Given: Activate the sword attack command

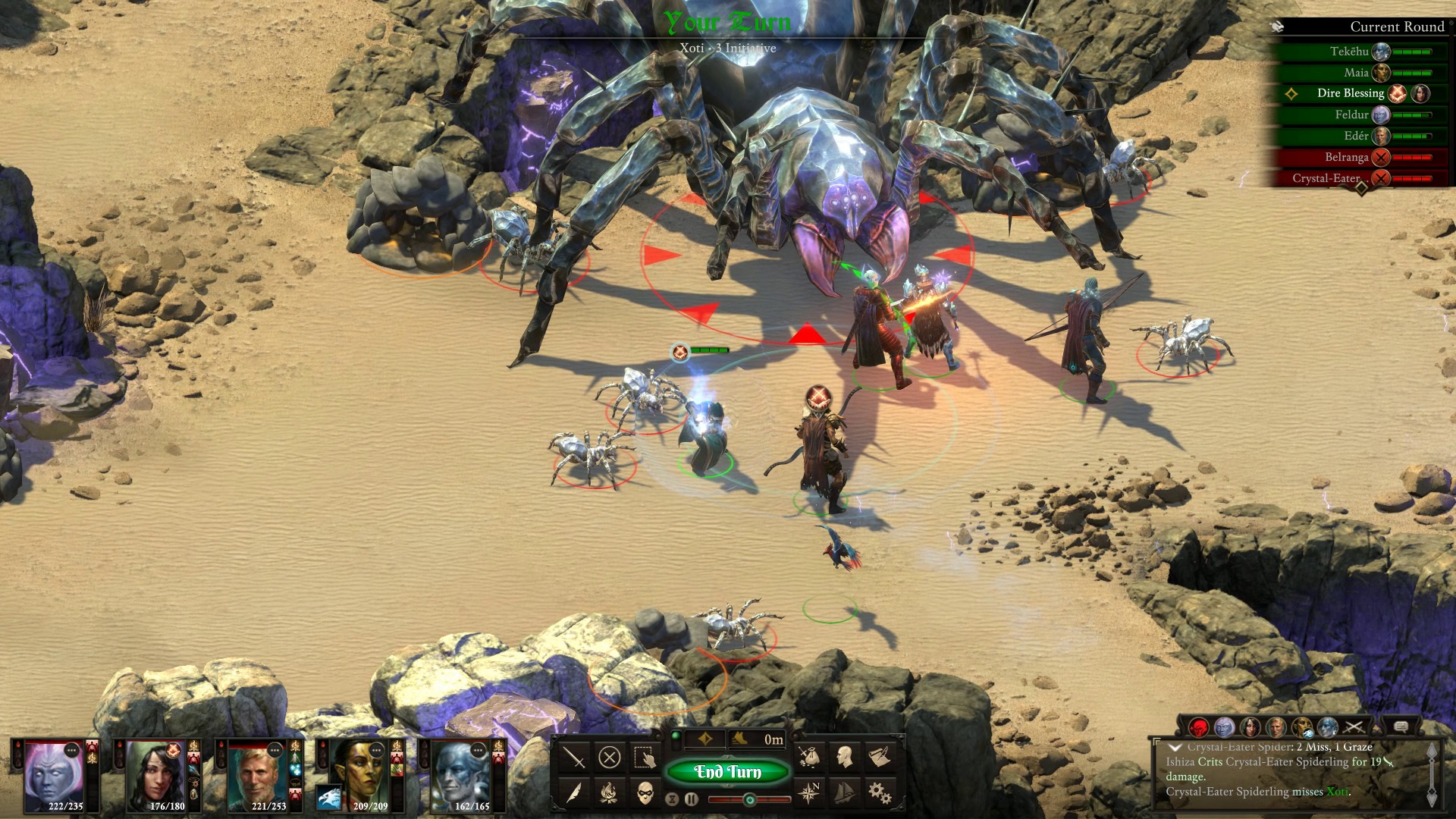Looking at the screenshot, I should pyautogui.click(x=574, y=757).
